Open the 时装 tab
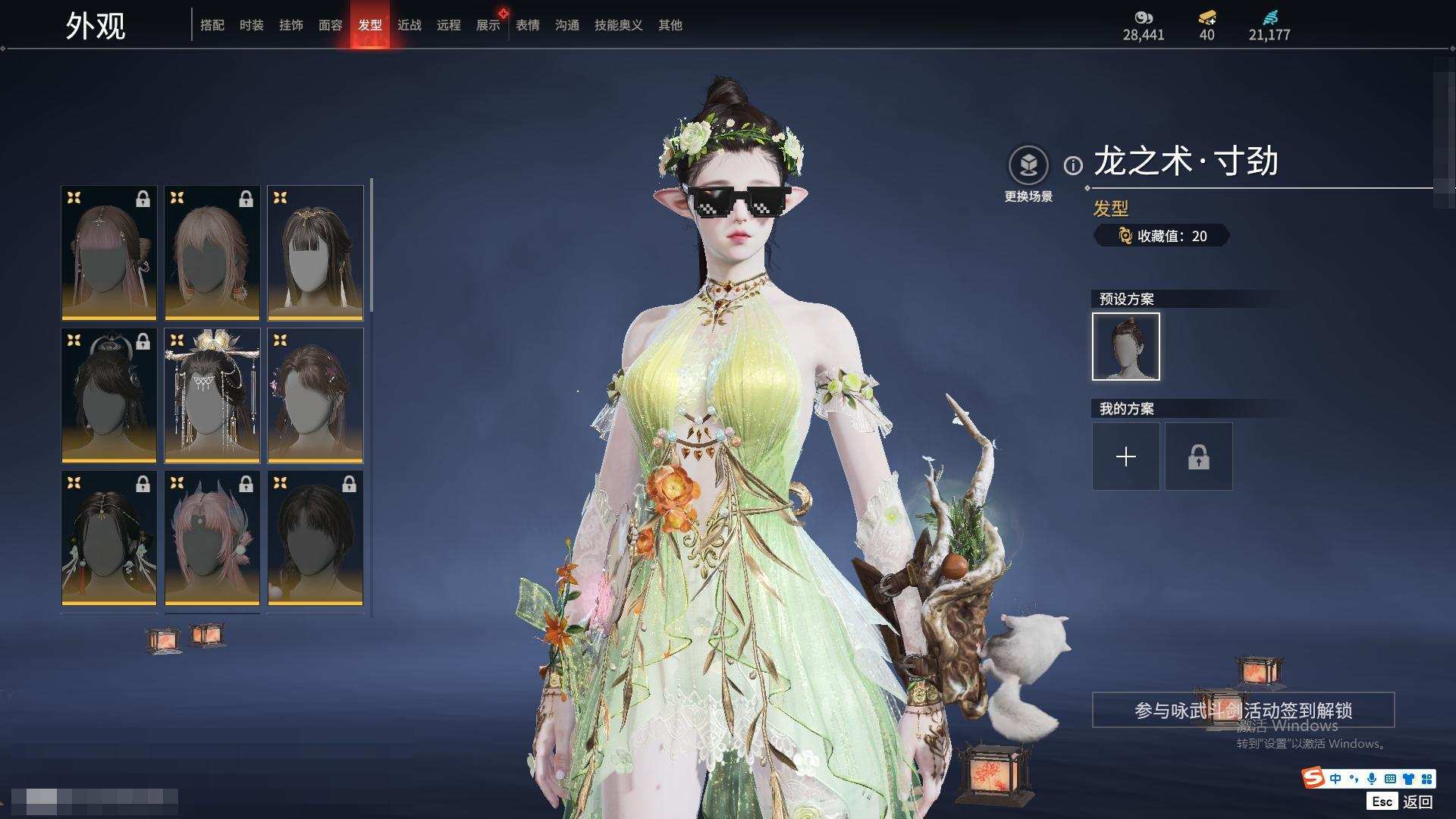This screenshot has width=1456, height=819. pyautogui.click(x=252, y=25)
